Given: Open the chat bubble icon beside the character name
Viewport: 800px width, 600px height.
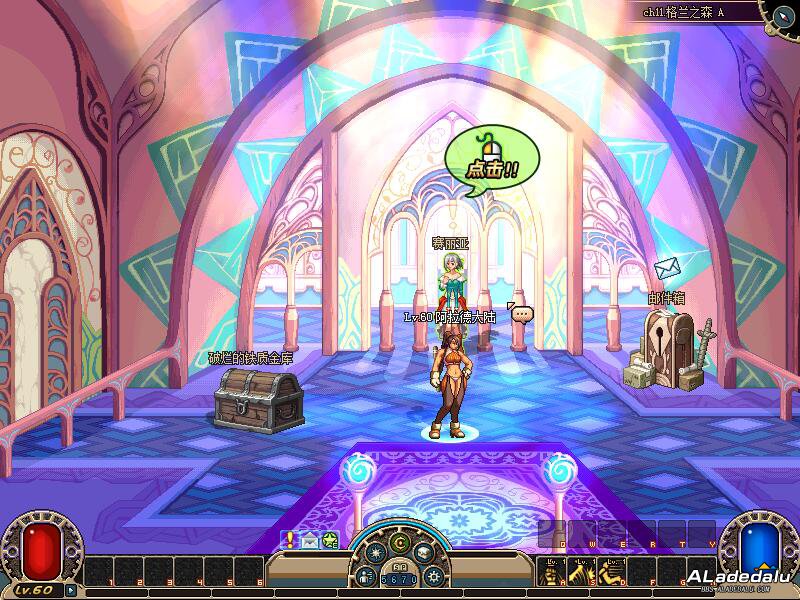Looking at the screenshot, I should click(x=521, y=313).
